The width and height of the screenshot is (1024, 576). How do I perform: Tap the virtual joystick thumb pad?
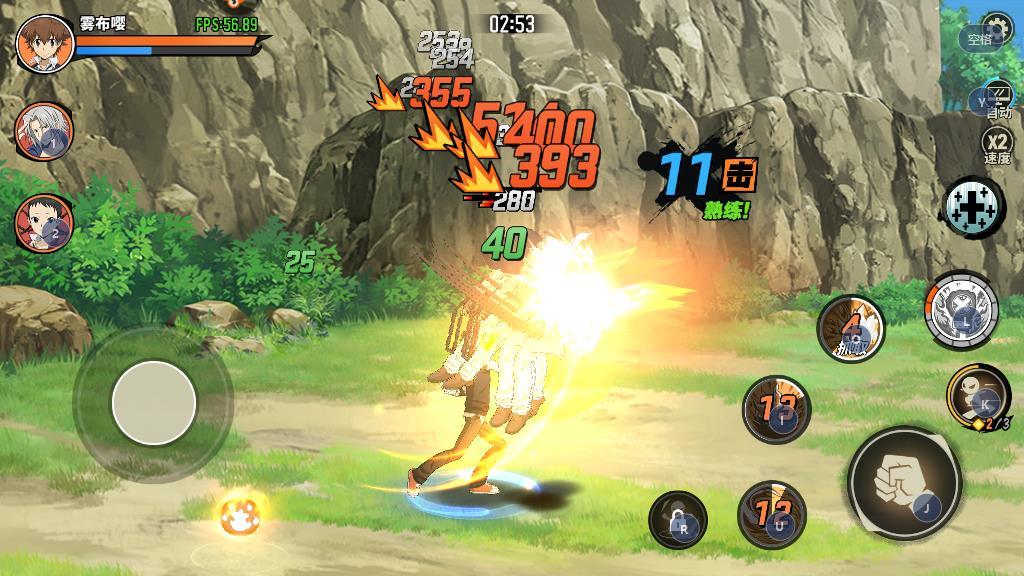[x=153, y=403]
